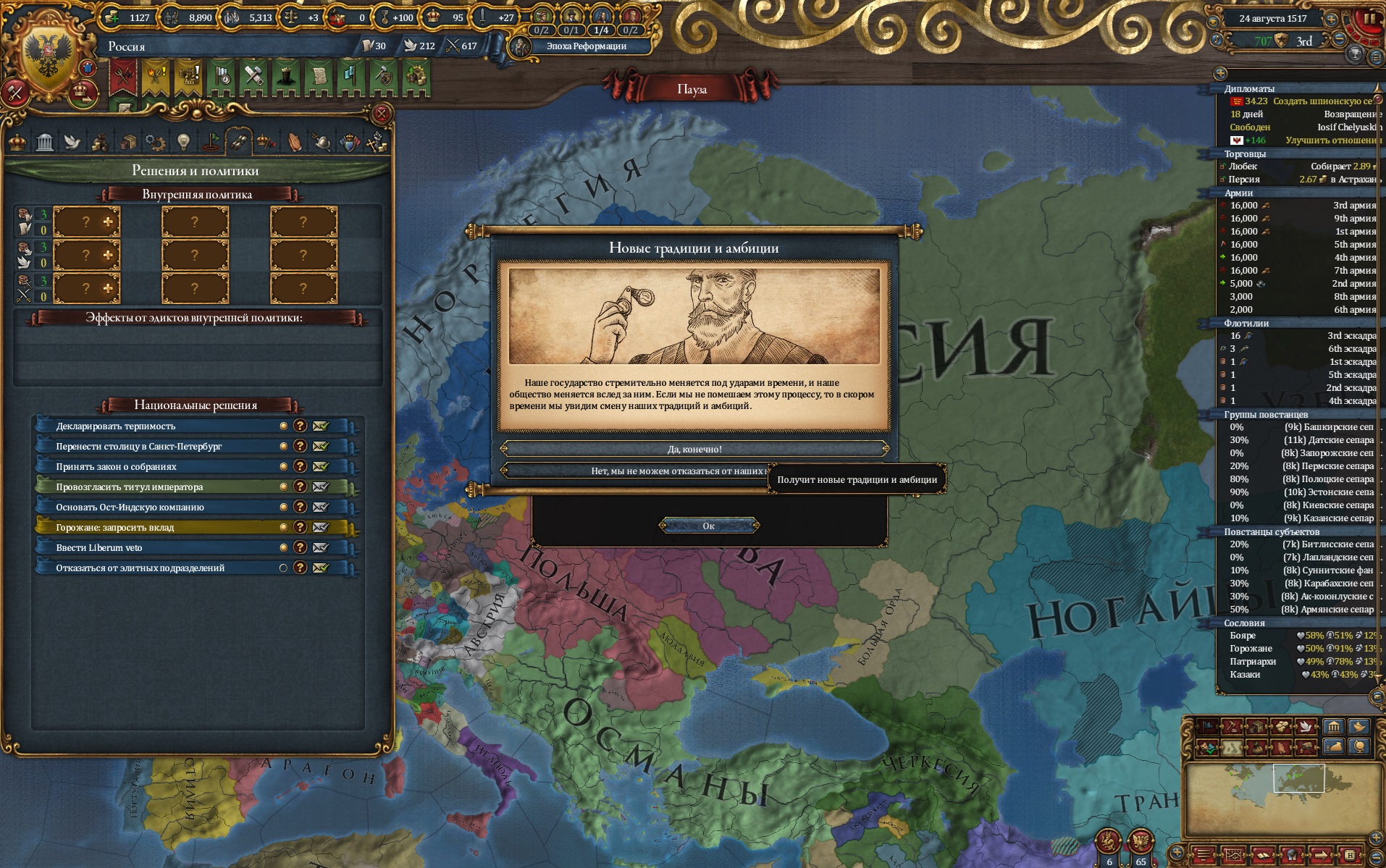Confirm with the Ок button
This screenshot has height=868, width=1386.
point(708,526)
